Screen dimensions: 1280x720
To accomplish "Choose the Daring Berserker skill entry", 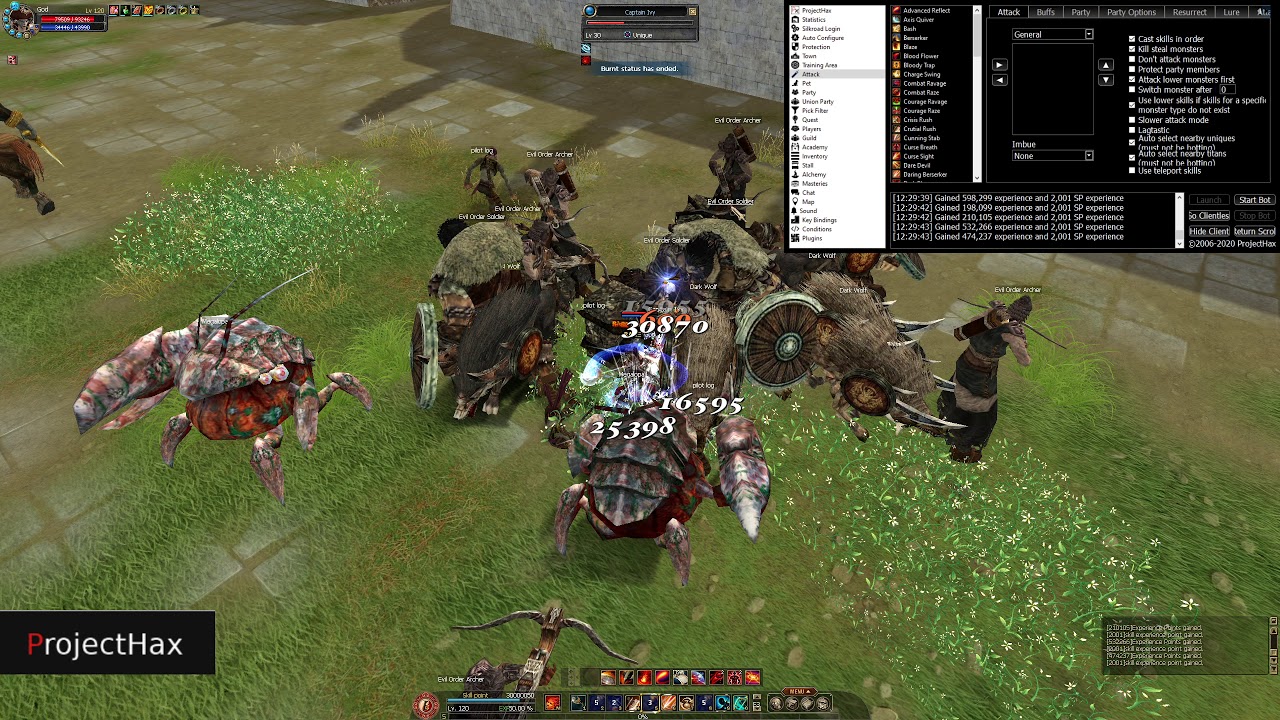I will point(924,175).
